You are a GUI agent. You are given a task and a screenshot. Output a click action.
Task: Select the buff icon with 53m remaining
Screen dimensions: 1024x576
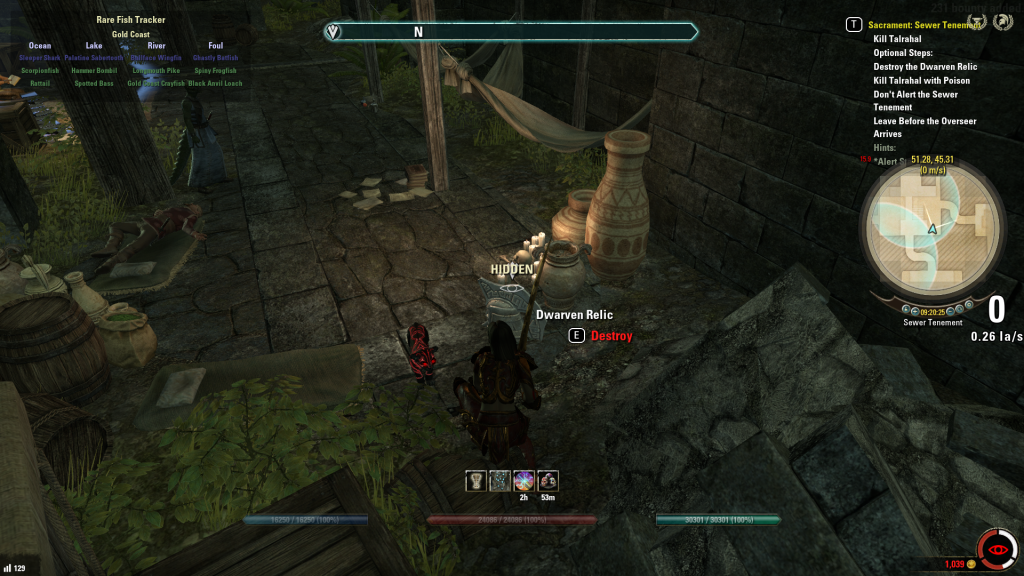(548, 481)
